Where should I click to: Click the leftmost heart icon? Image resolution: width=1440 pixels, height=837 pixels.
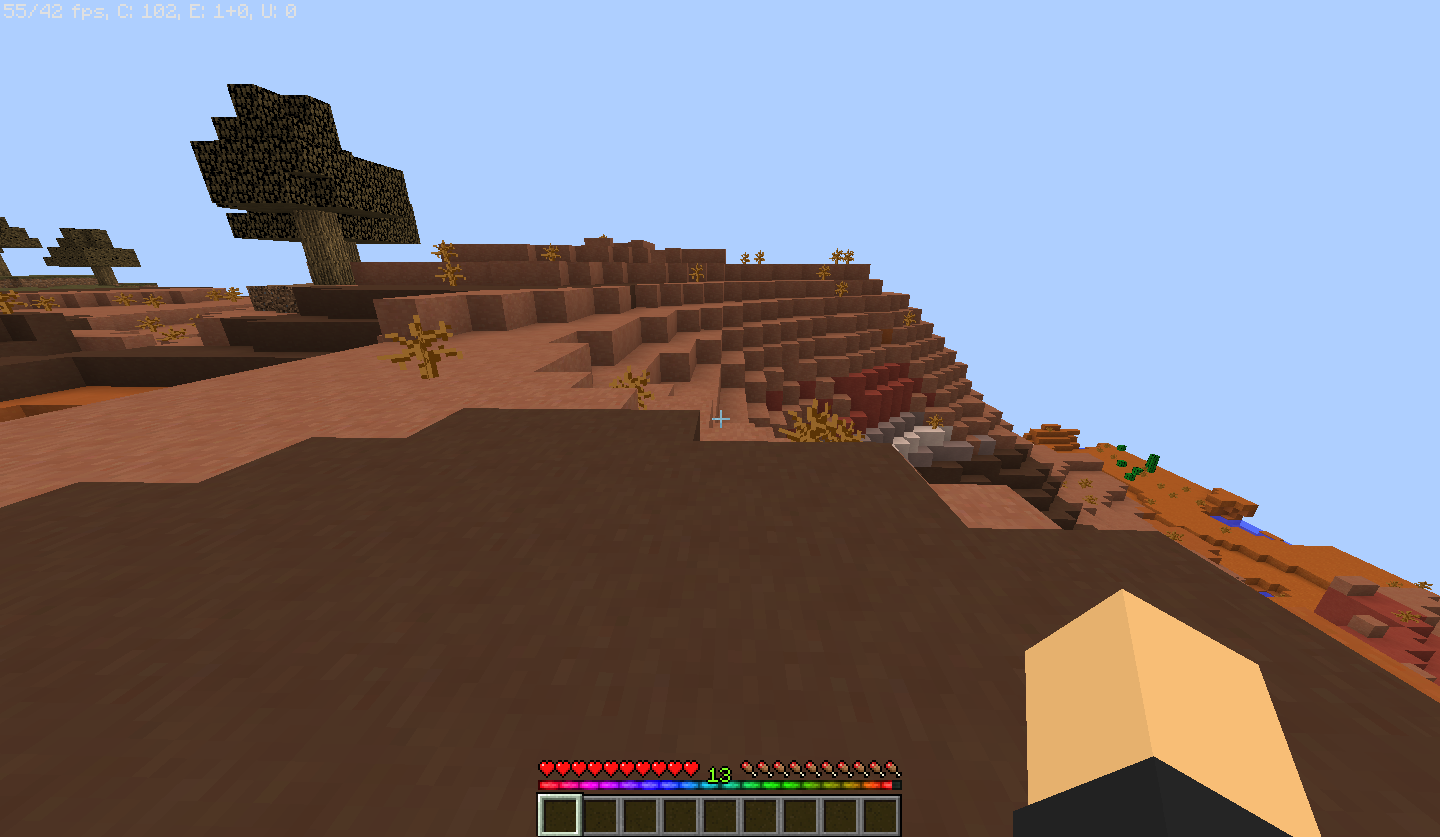546,769
